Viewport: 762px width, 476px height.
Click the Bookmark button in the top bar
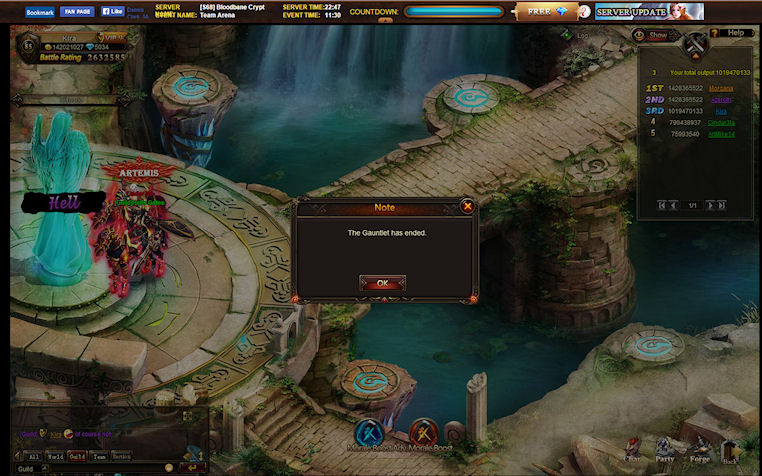tap(40, 12)
